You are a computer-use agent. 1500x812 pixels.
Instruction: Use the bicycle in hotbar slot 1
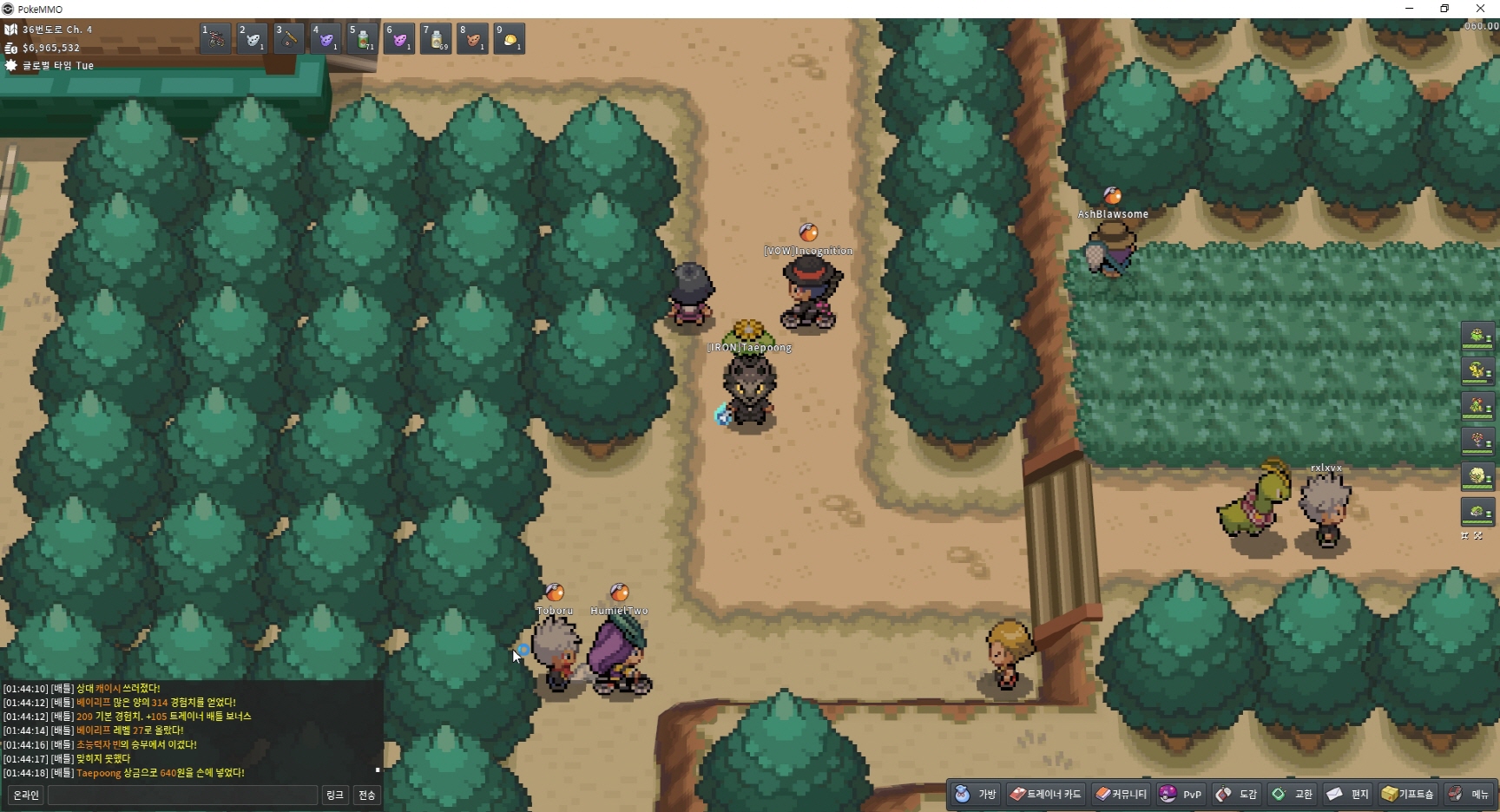(215, 39)
